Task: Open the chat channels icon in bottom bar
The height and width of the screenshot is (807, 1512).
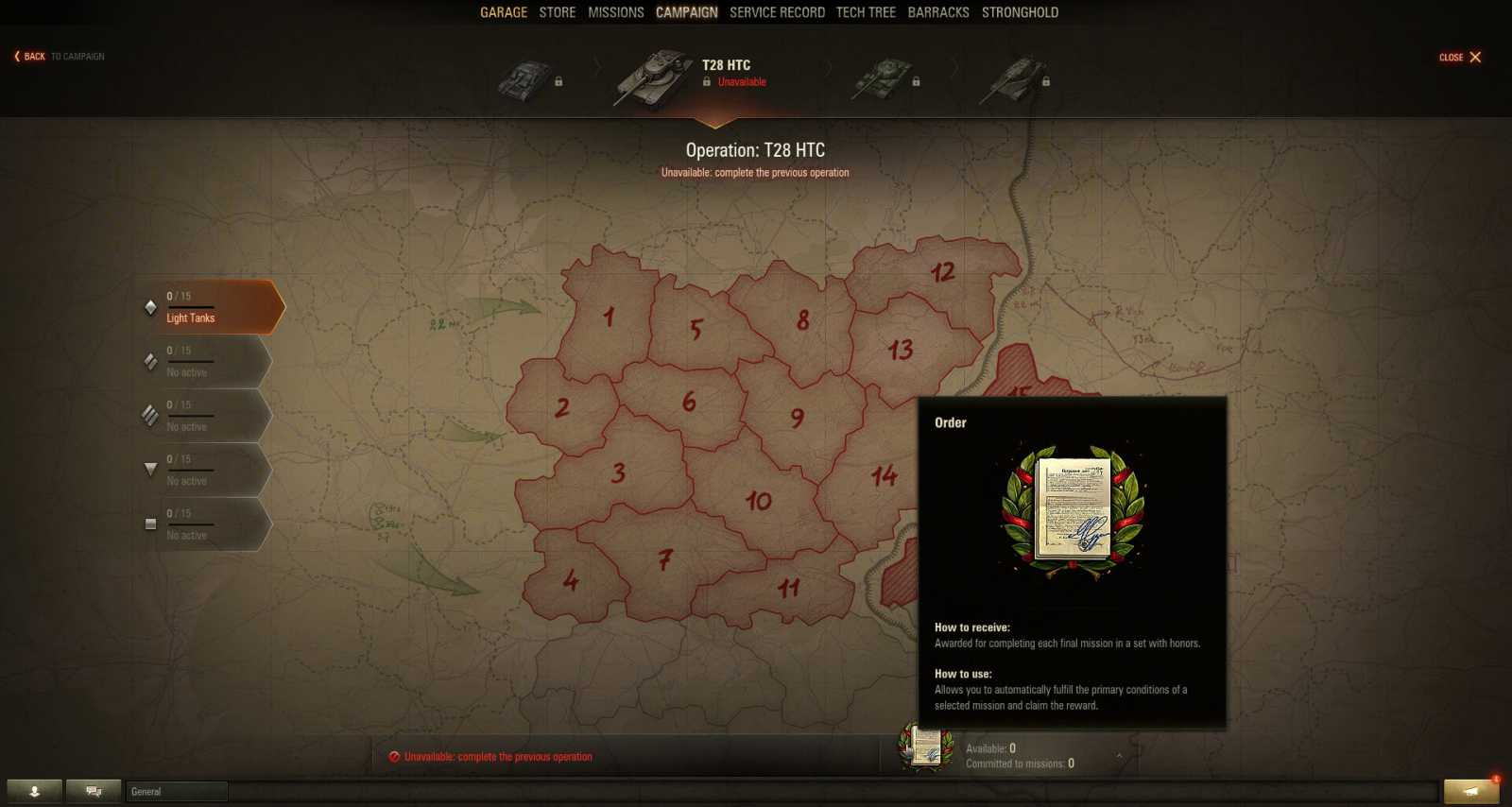Action: 92,791
